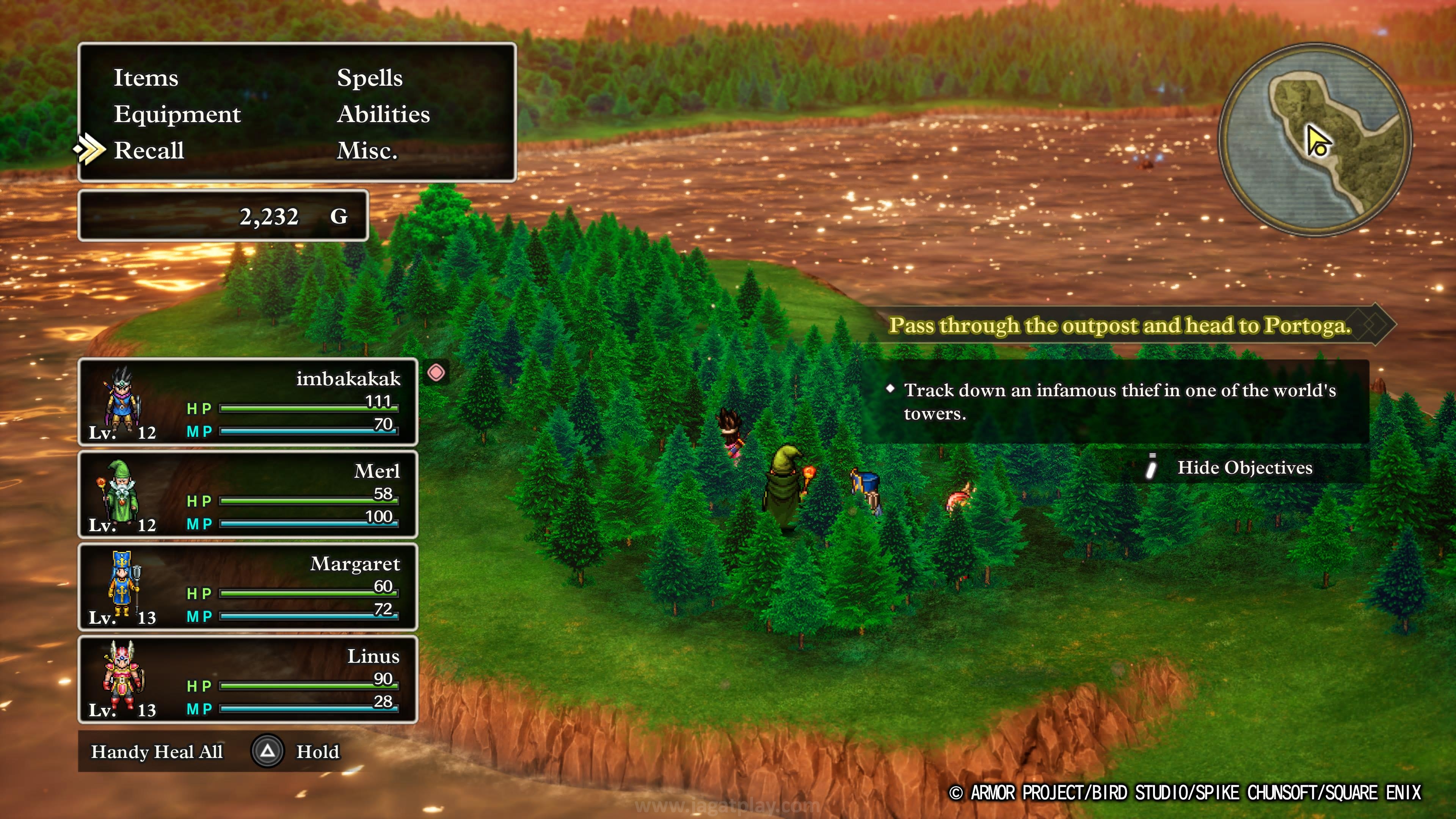Open the Spells menu
Viewport: 1456px width, 819px height.
370,78
